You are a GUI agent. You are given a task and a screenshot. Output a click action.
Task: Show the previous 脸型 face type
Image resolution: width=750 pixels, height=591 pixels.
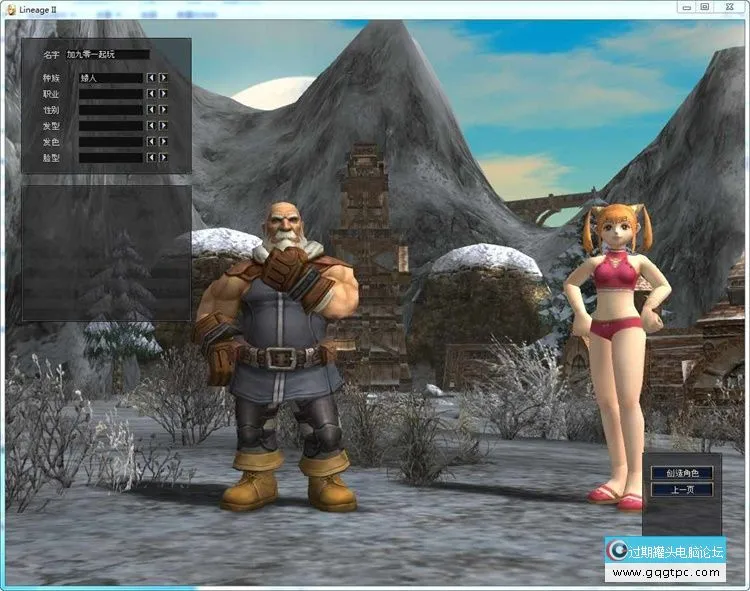point(151,157)
